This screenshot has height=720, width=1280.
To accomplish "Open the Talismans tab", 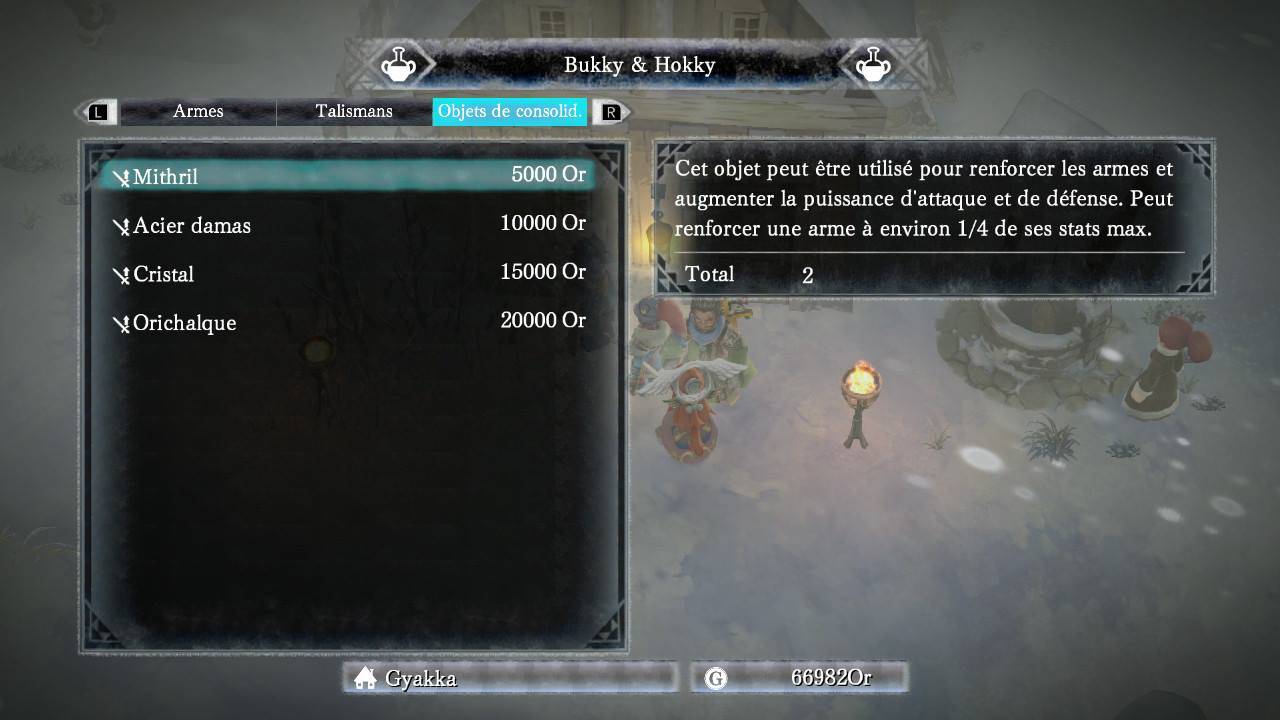I will (354, 111).
